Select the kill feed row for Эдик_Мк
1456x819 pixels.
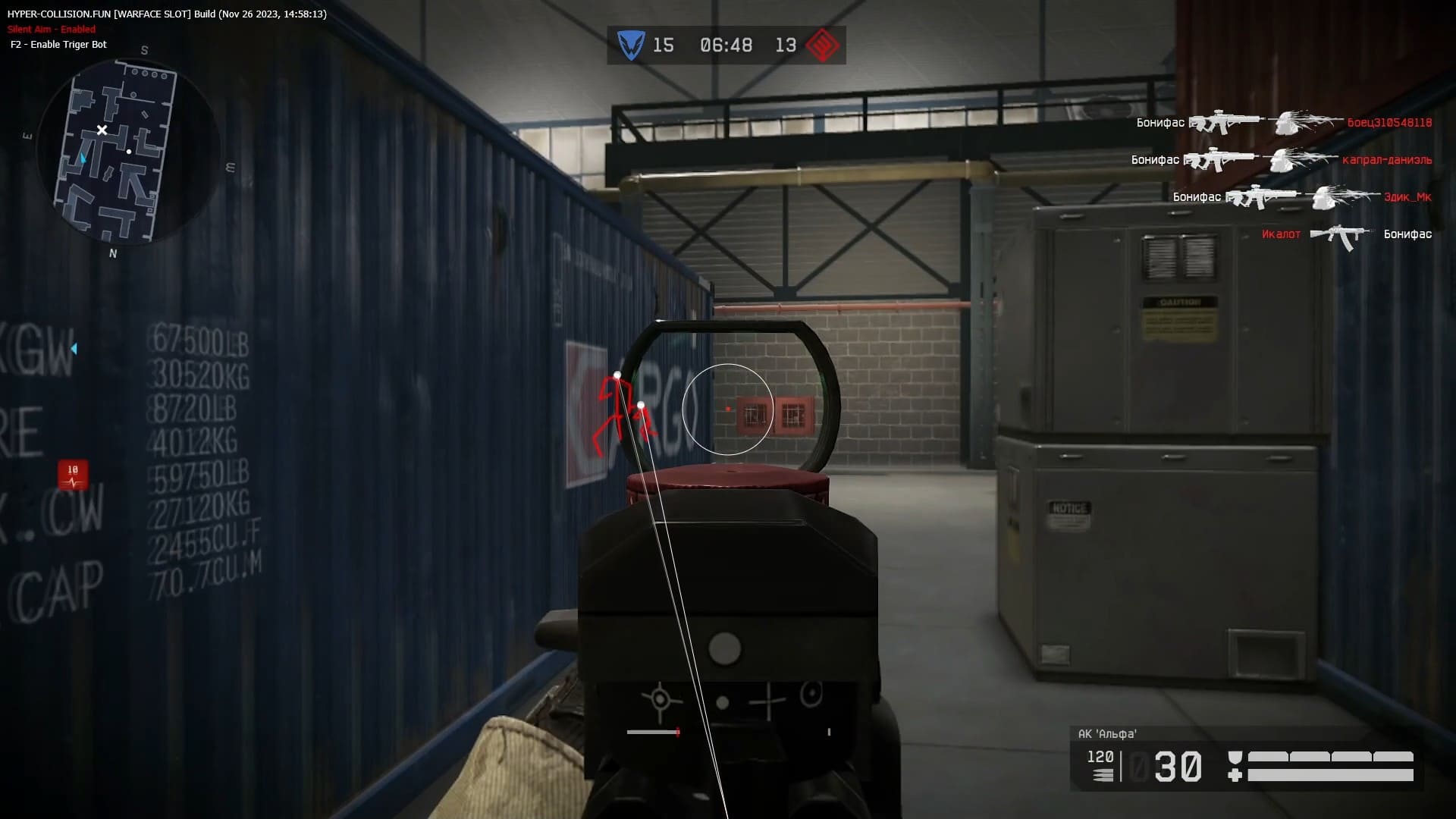point(1301,196)
